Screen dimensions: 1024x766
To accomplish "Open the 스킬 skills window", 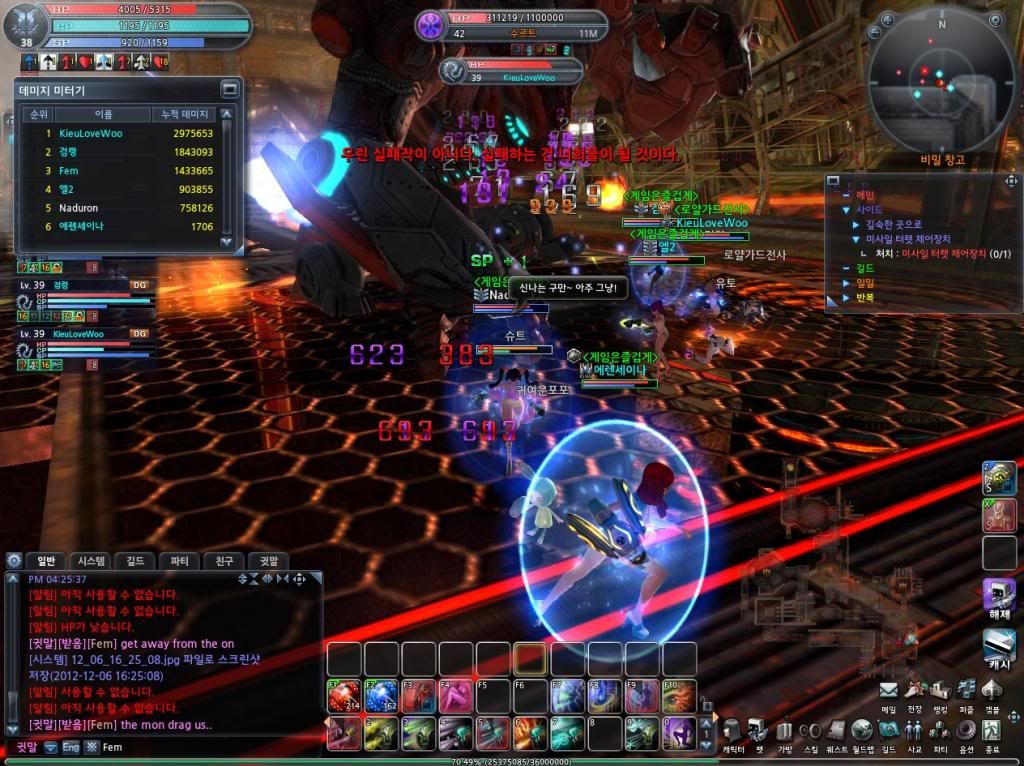I will 810,731.
